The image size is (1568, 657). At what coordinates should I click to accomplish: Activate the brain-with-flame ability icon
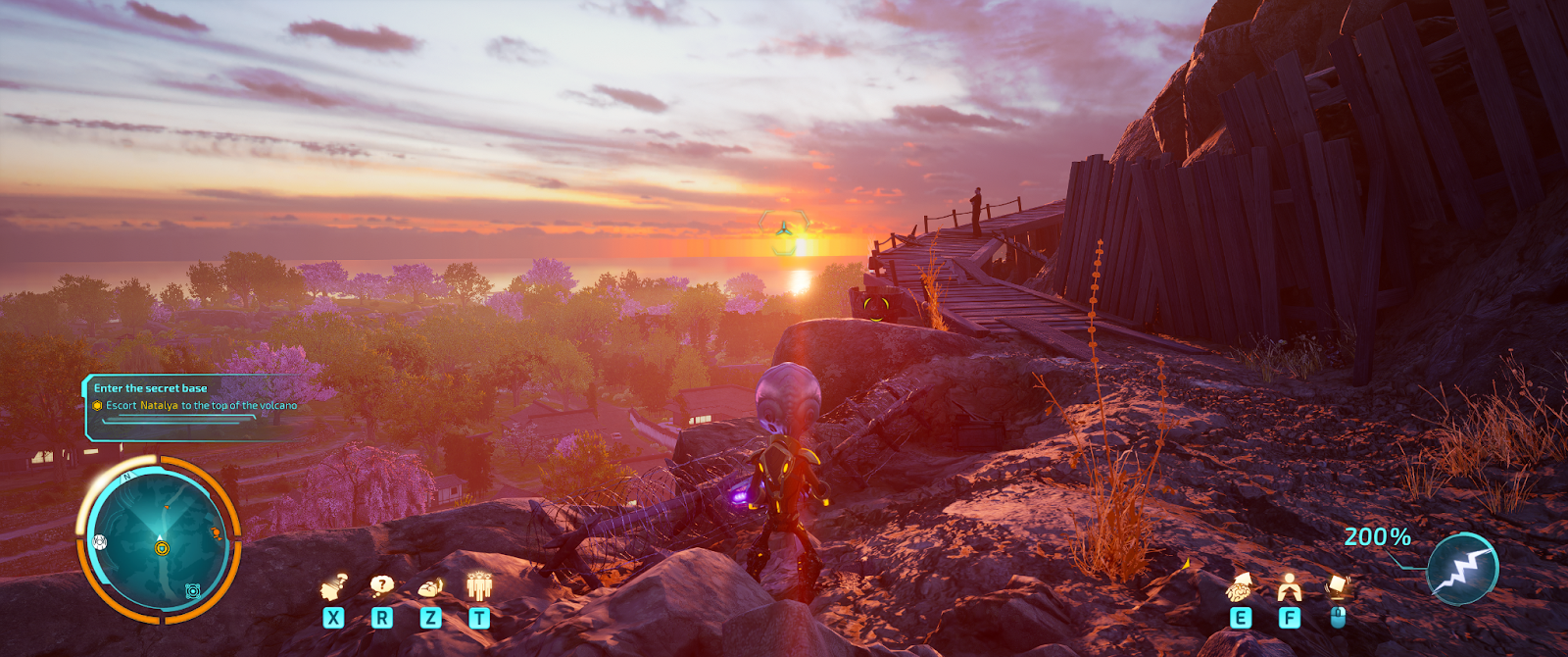tap(430, 586)
